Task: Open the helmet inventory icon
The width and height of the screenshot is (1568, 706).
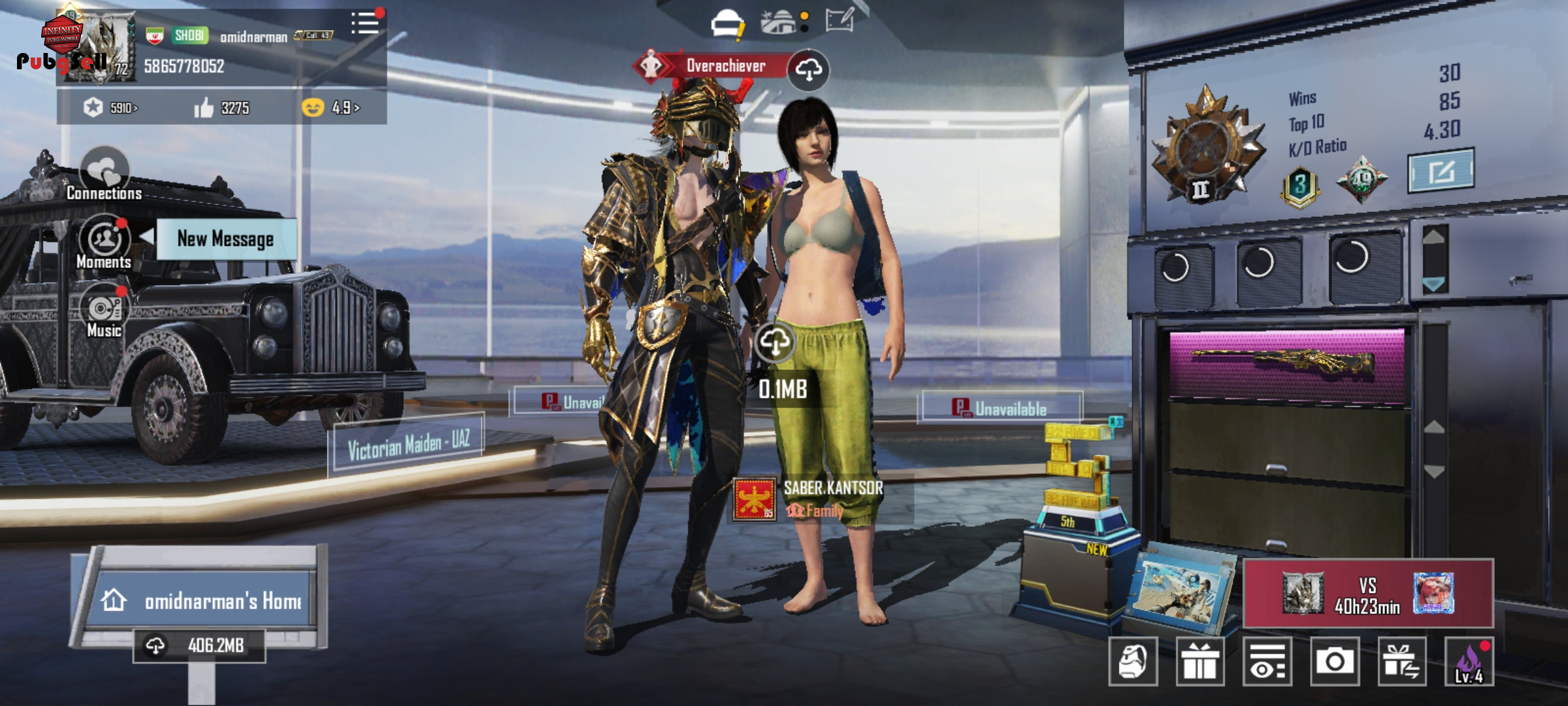Action: pos(727,24)
